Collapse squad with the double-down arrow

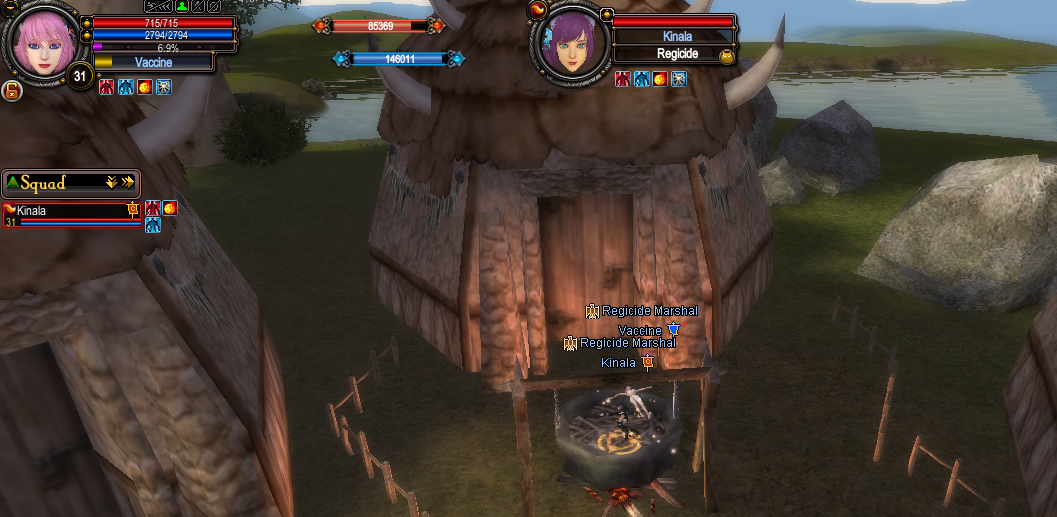click(x=112, y=182)
